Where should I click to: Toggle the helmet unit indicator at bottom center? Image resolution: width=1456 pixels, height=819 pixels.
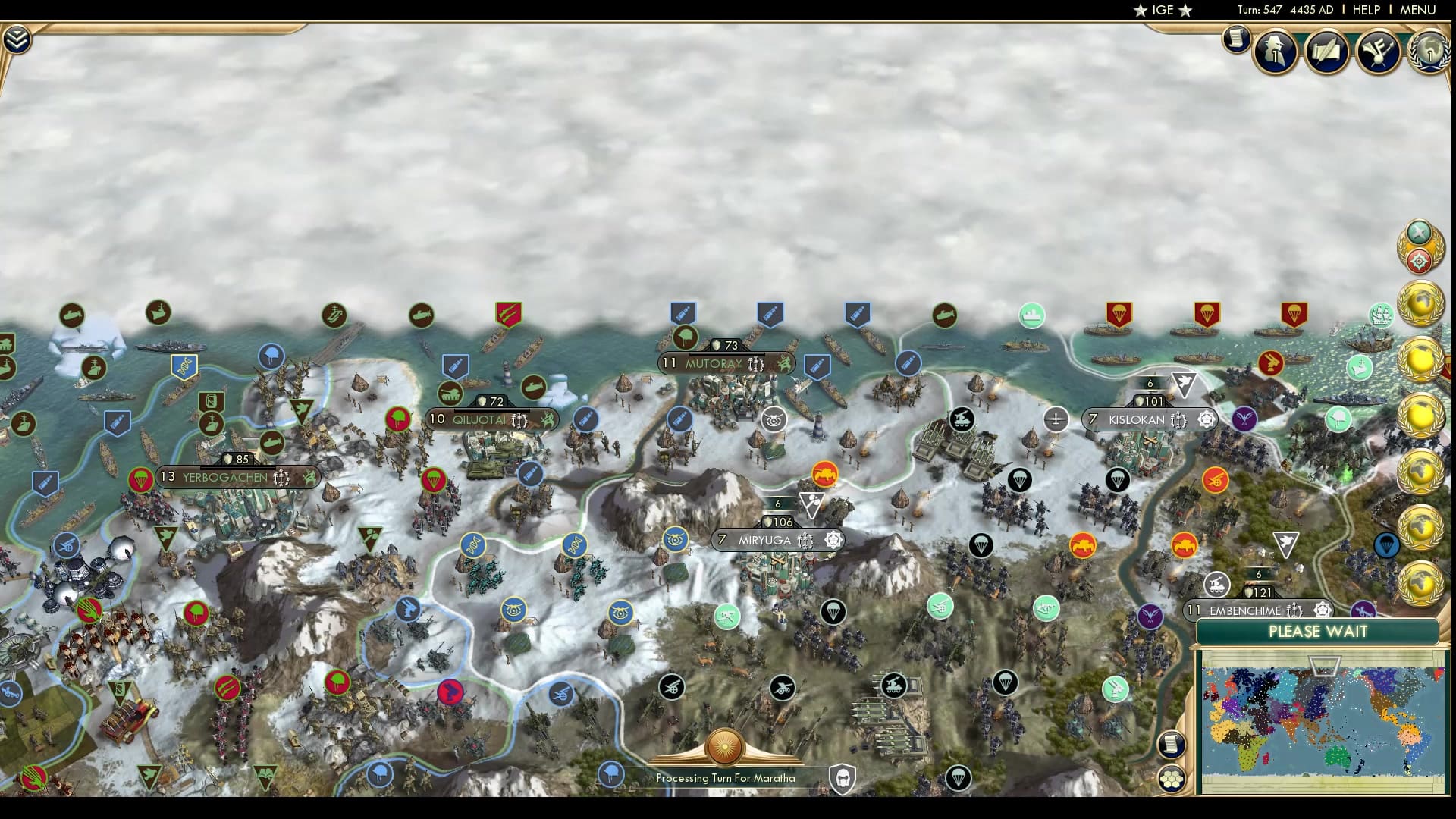click(x=844, y=777)
